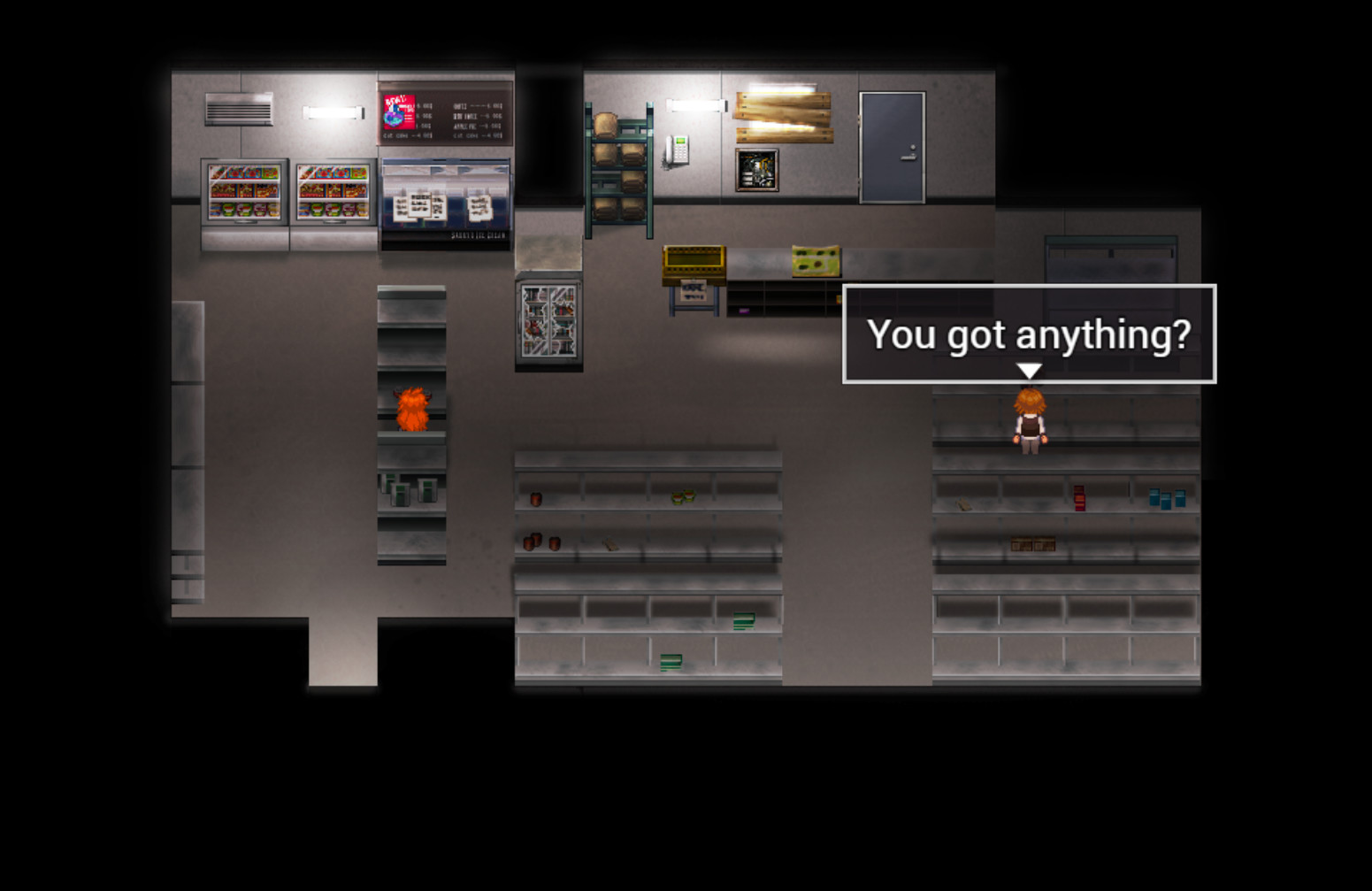Screen dimensions: 1372x891
Task: Select the orange-haired shaggy character by the shelf
Action: (414, 411)
